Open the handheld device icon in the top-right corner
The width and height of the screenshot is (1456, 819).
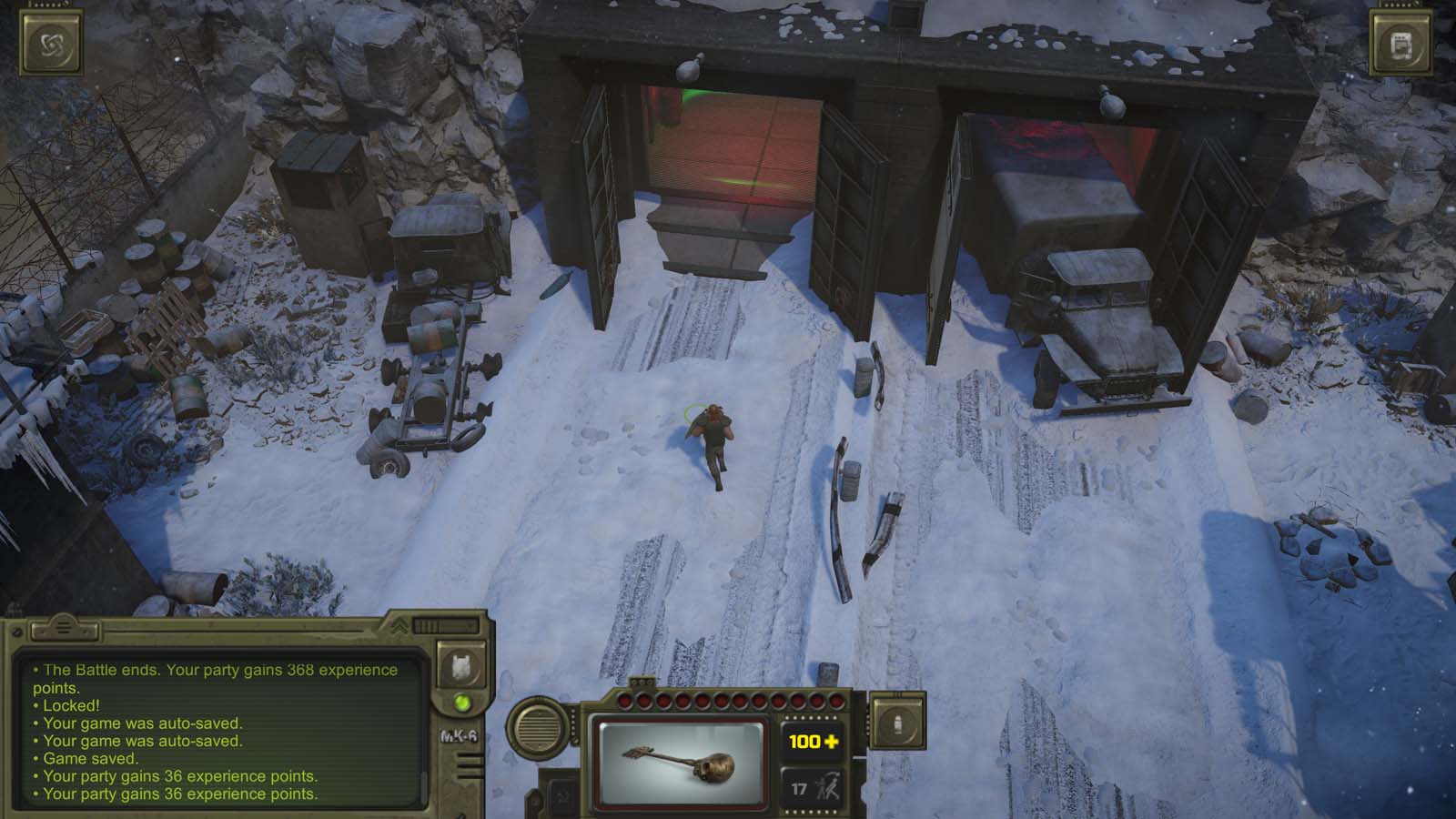(x=1401, y=43)
